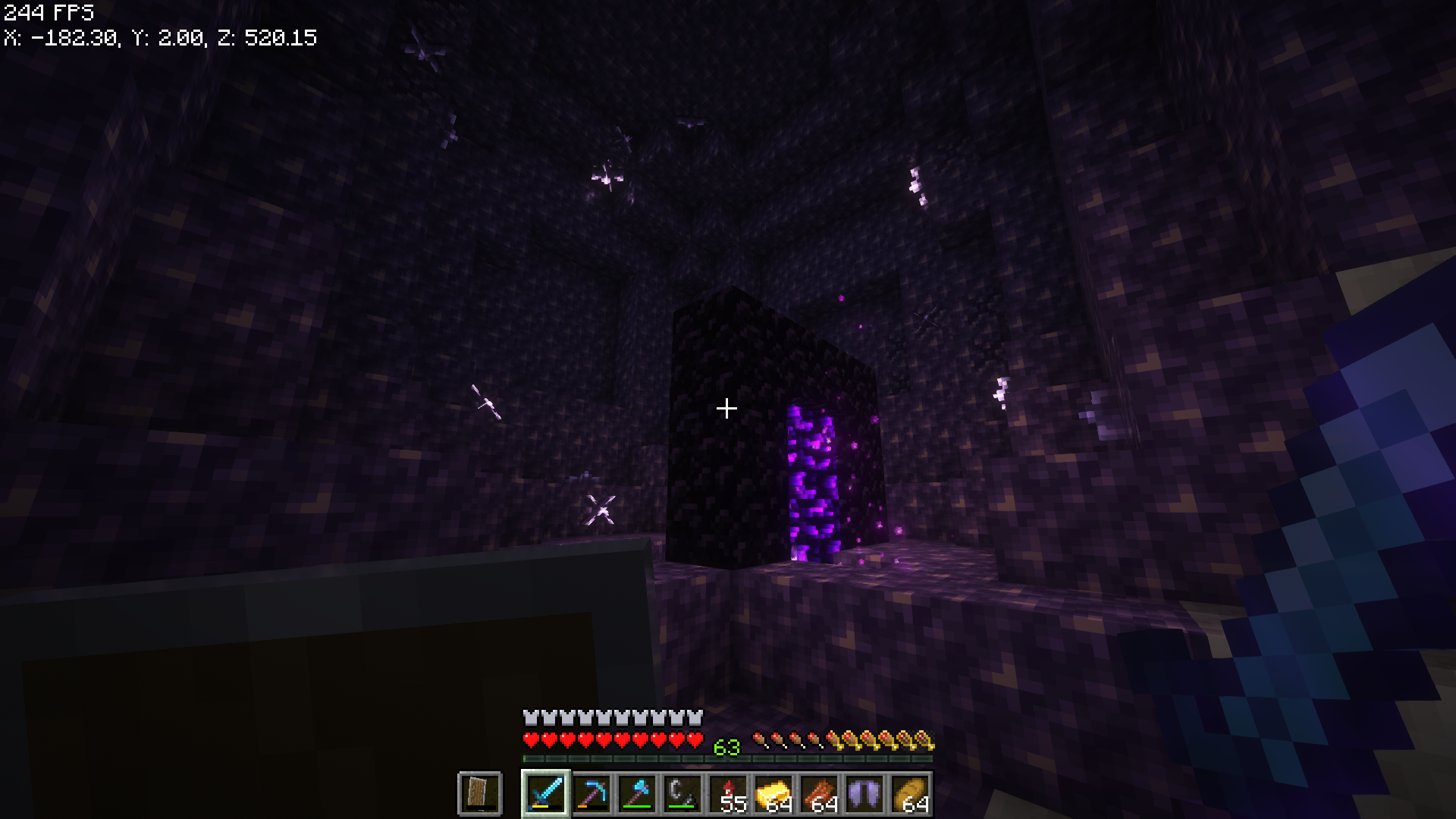
Task: Click the XYZ coordinates display text
Action: (x=159, y=38)
